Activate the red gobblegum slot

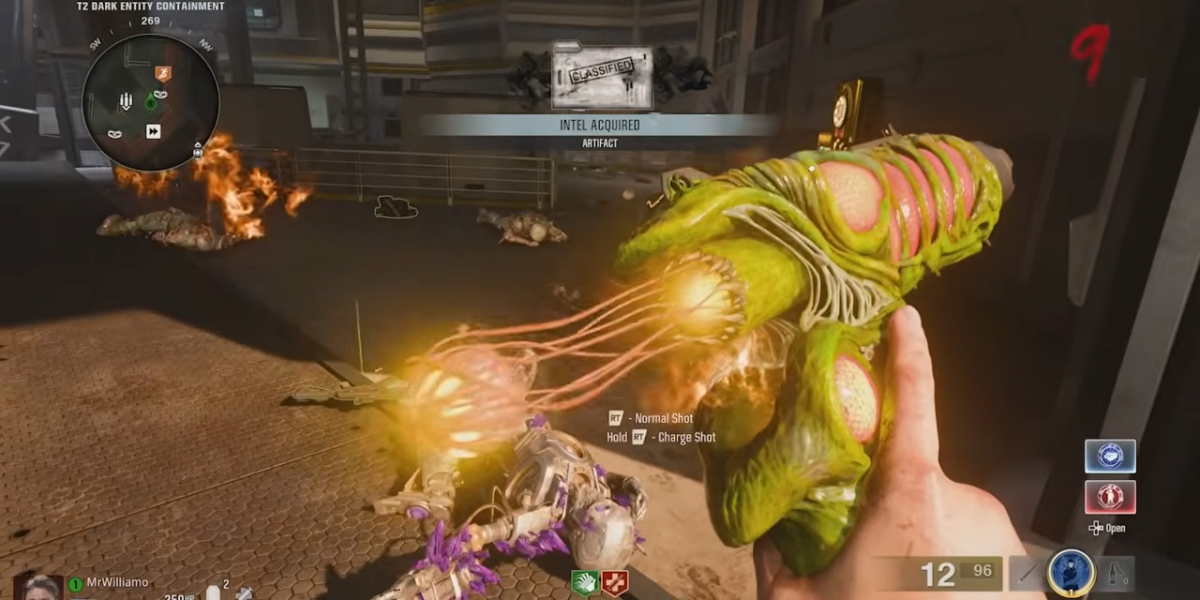(x=1109, y=497)
